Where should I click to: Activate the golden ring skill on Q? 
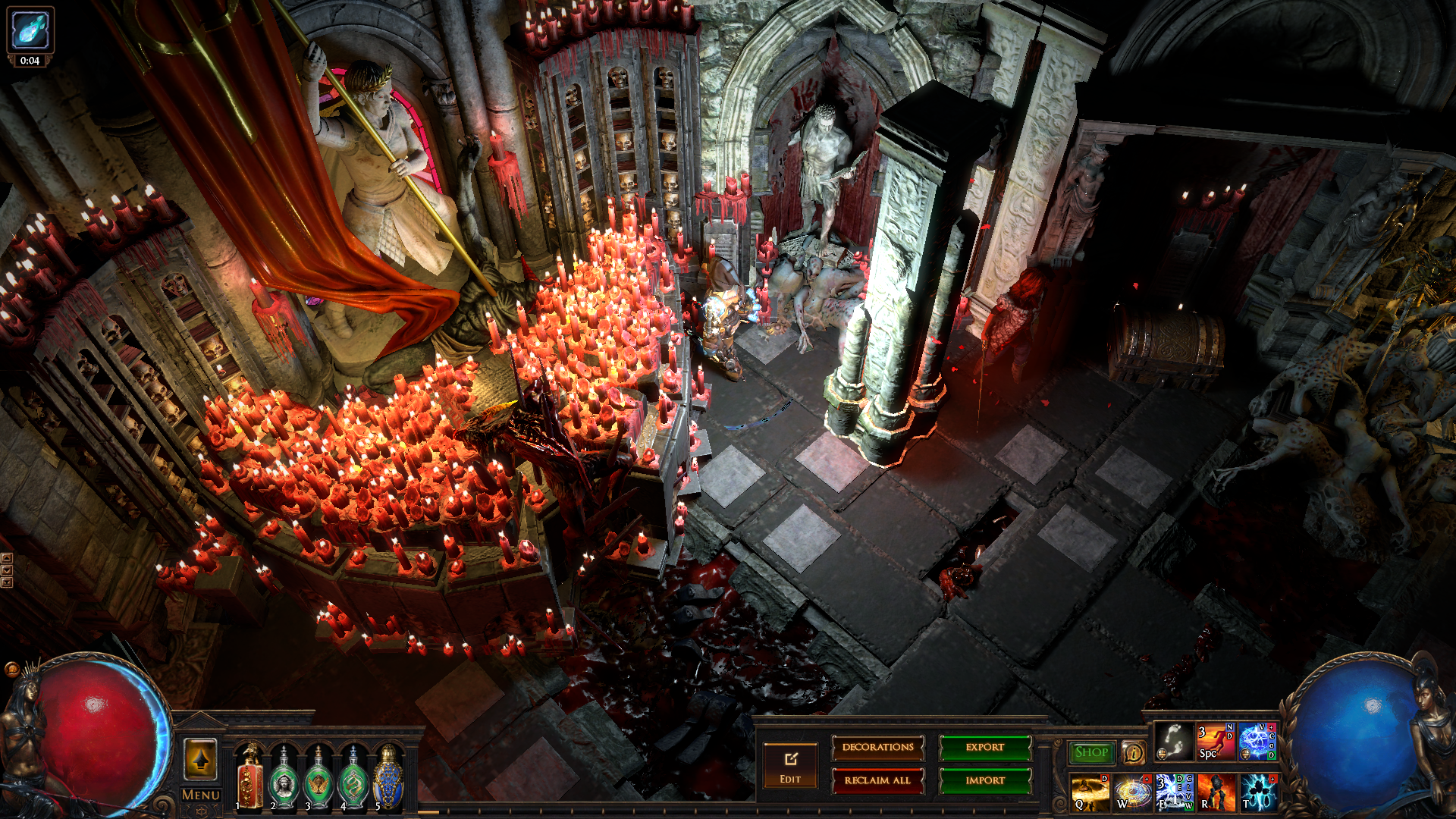pos(1090,792)
